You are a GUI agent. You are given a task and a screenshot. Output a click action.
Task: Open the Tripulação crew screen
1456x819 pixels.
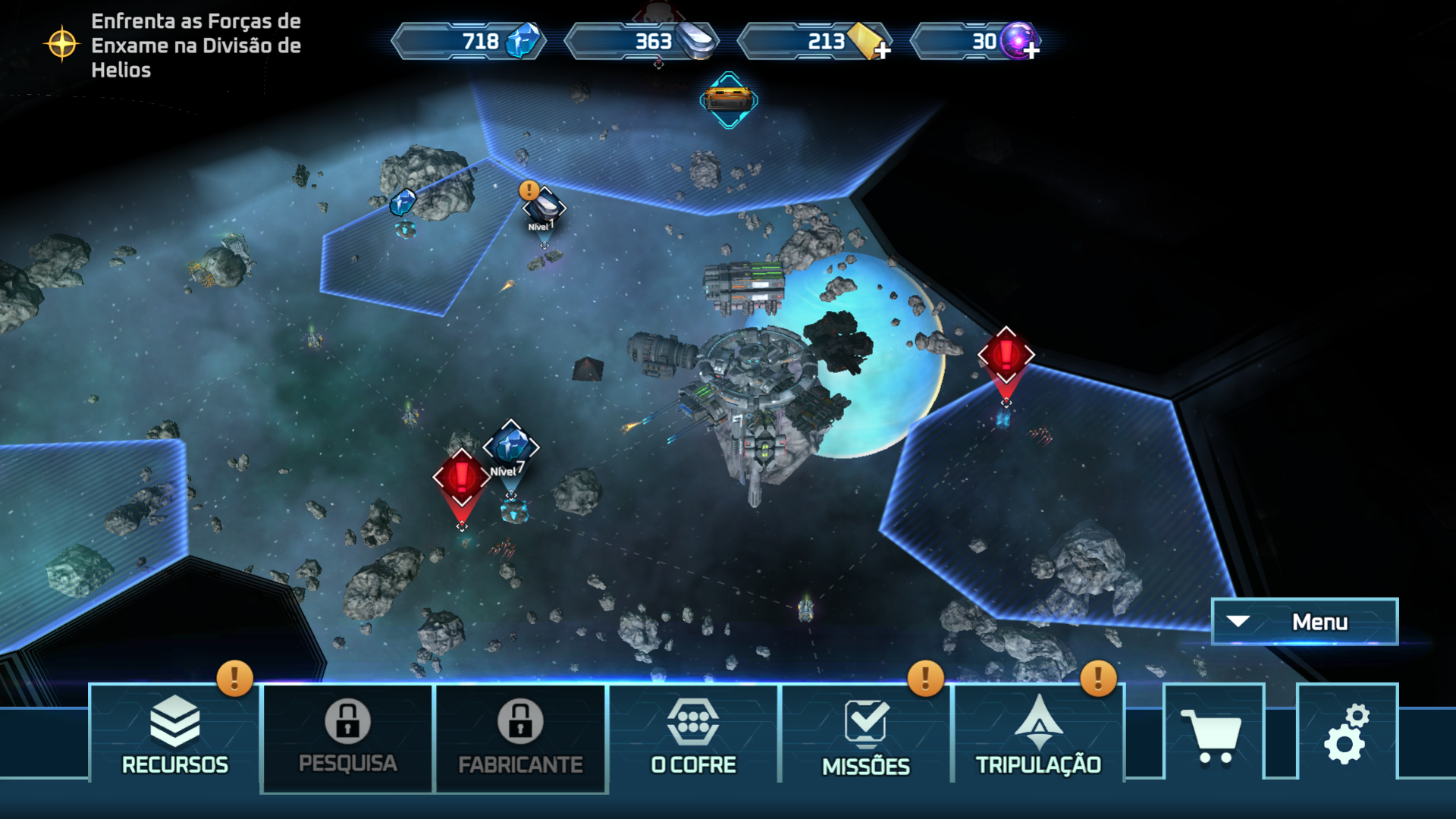1038,733
